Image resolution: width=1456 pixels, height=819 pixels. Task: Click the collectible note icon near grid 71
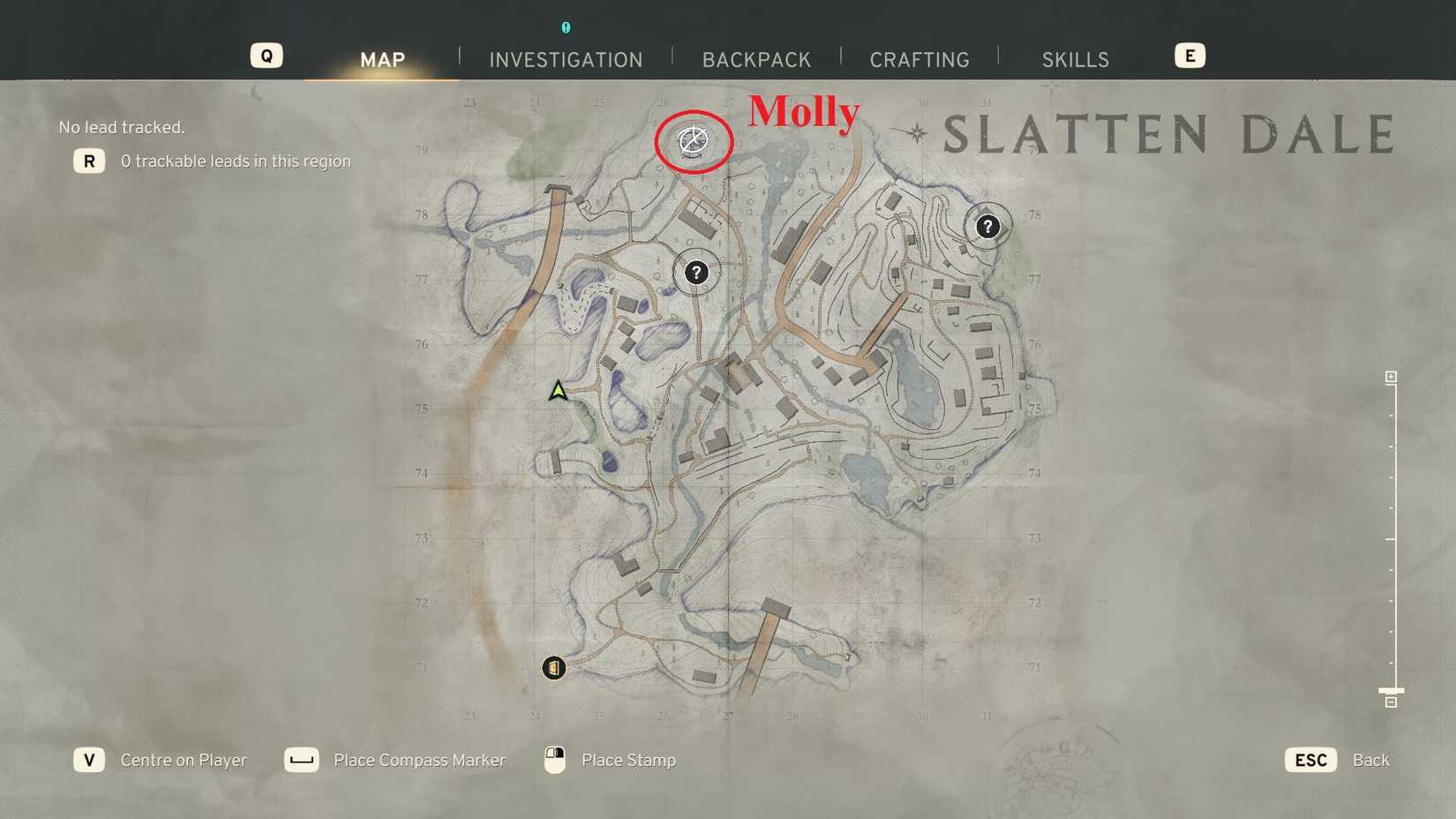click(553, 668)
